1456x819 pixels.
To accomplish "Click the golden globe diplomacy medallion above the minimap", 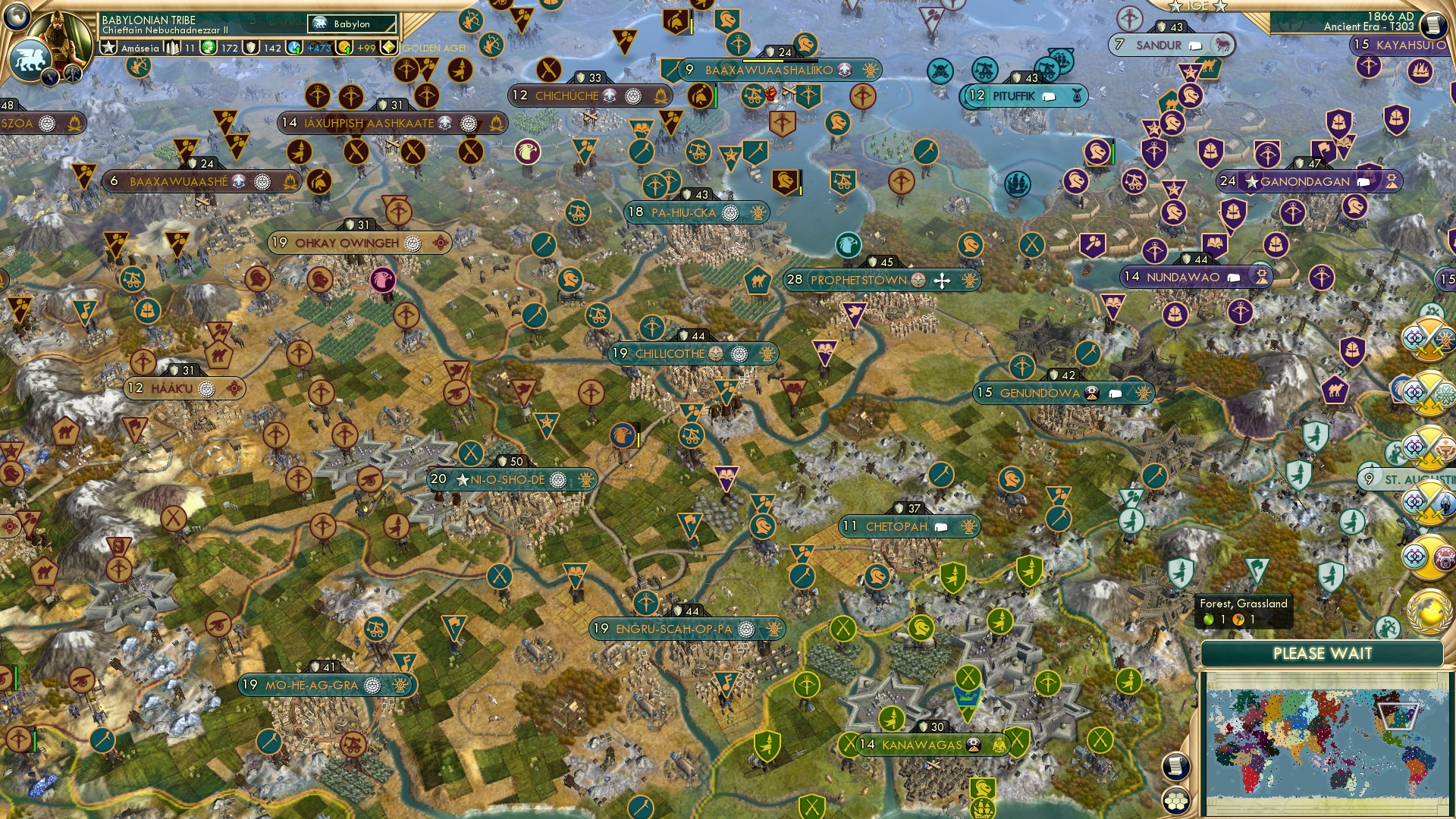I will click(1430, 612).
